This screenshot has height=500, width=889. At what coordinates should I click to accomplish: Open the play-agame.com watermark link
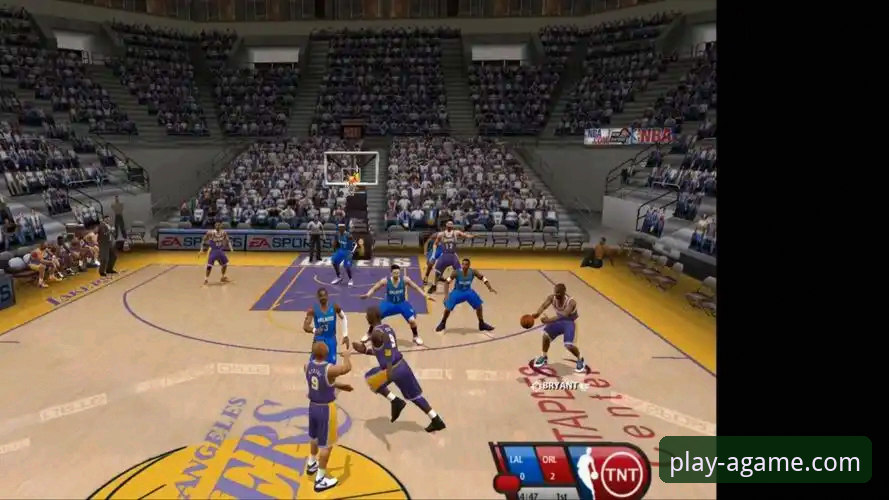tap(765, 462)
